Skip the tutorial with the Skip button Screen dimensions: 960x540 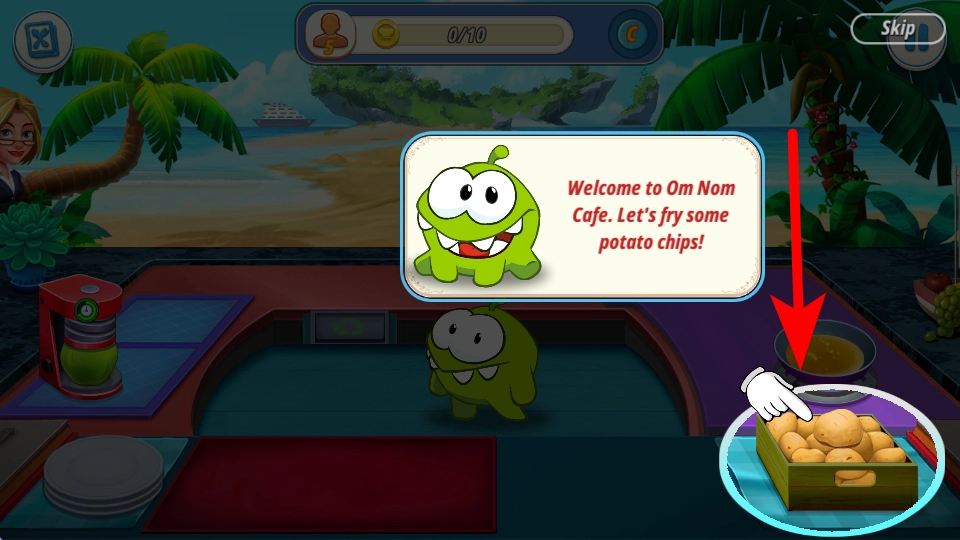(897, 29)
